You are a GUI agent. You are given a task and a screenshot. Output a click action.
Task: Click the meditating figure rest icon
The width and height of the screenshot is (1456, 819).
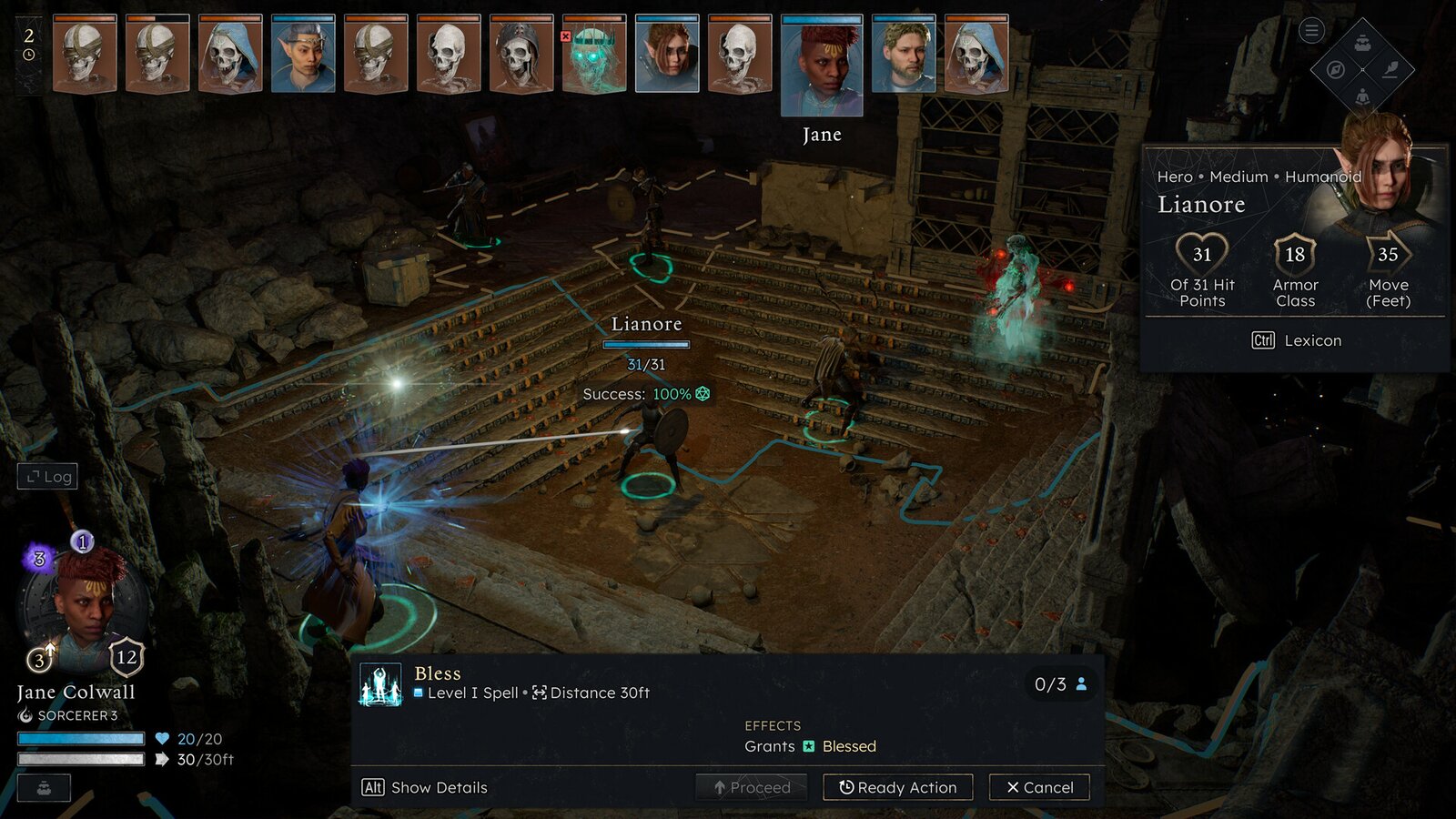[x=1362, y=96]
